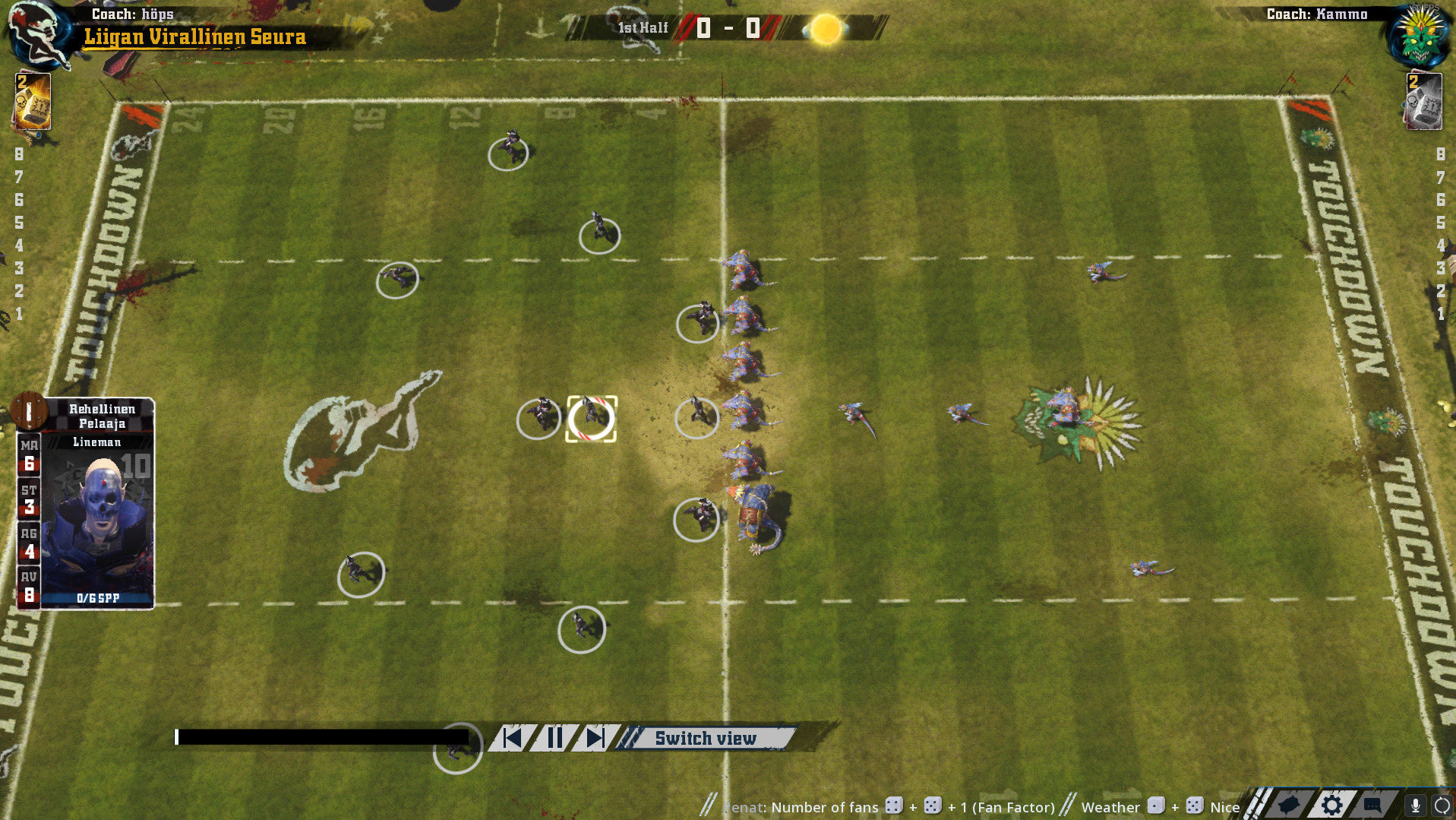This screenshot has height=820, width=1456.
Task: Pause the replay playback
Action: [x=555, y=738]
